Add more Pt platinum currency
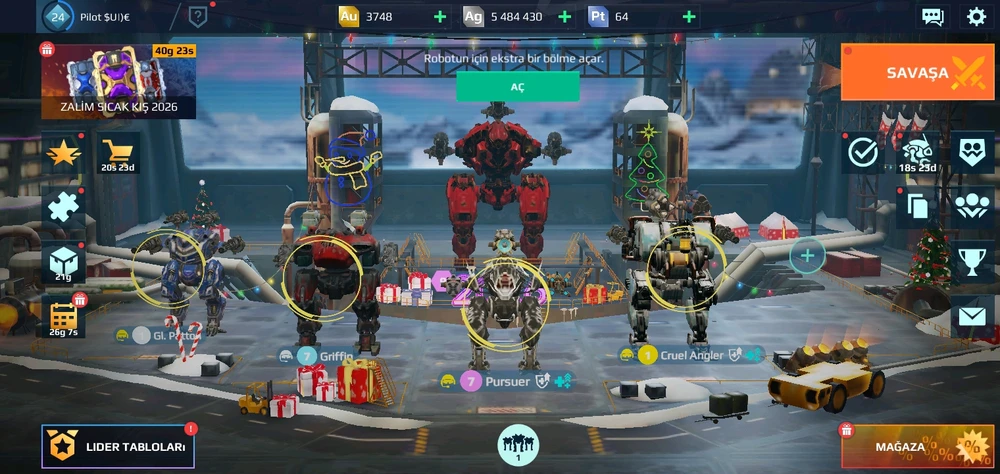 click(689, 17)
